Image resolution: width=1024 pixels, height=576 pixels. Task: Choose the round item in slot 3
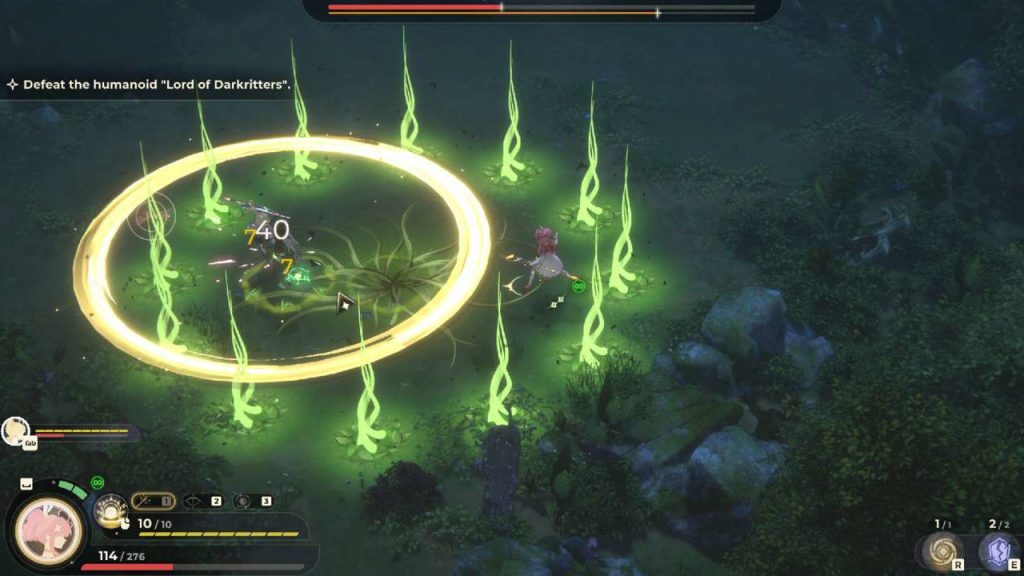(250, 500)
